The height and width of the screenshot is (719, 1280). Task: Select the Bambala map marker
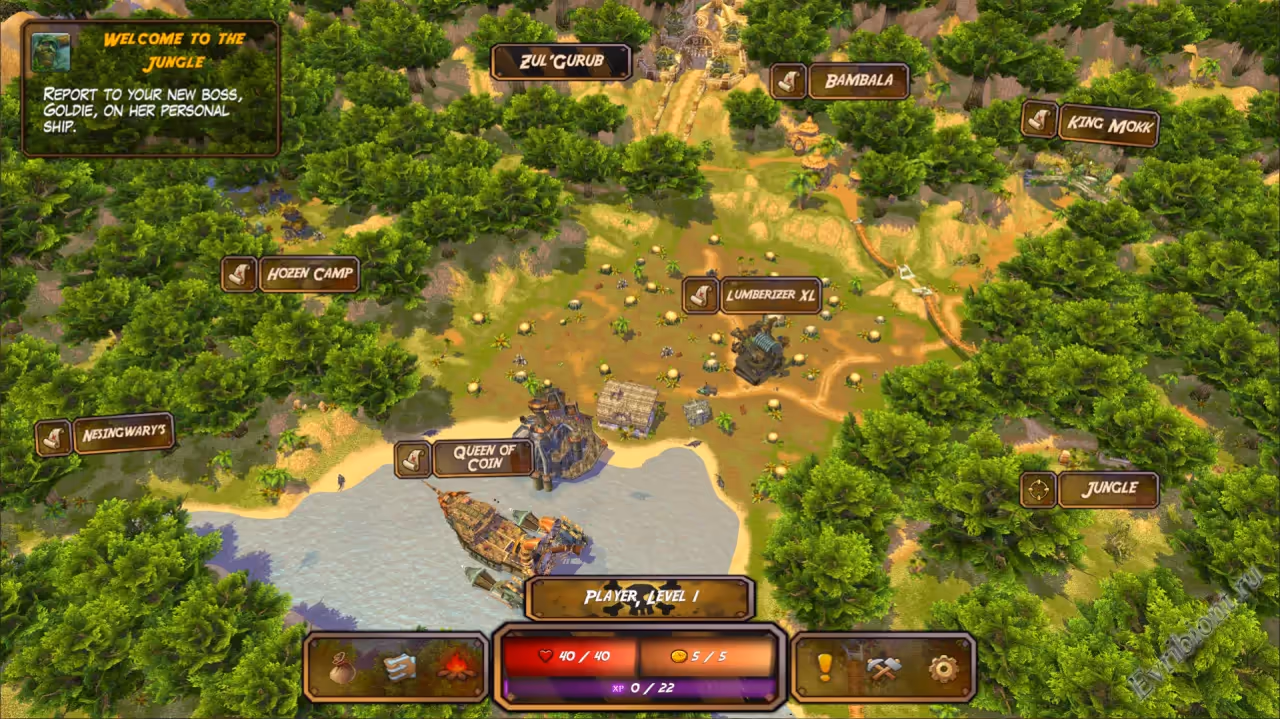(857, 81)
